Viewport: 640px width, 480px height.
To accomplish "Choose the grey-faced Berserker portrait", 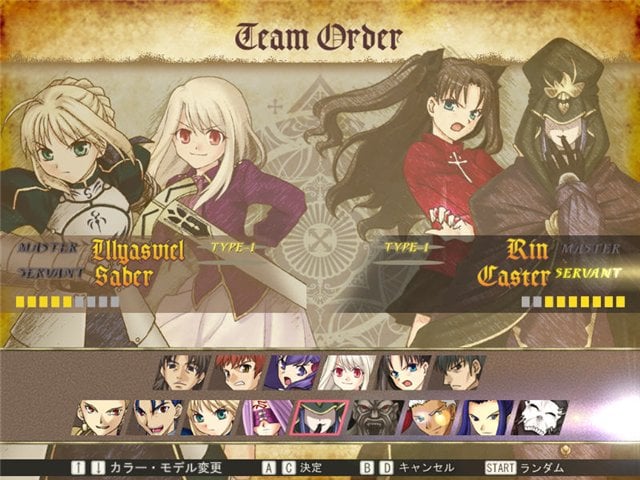I will coord(374,418).
